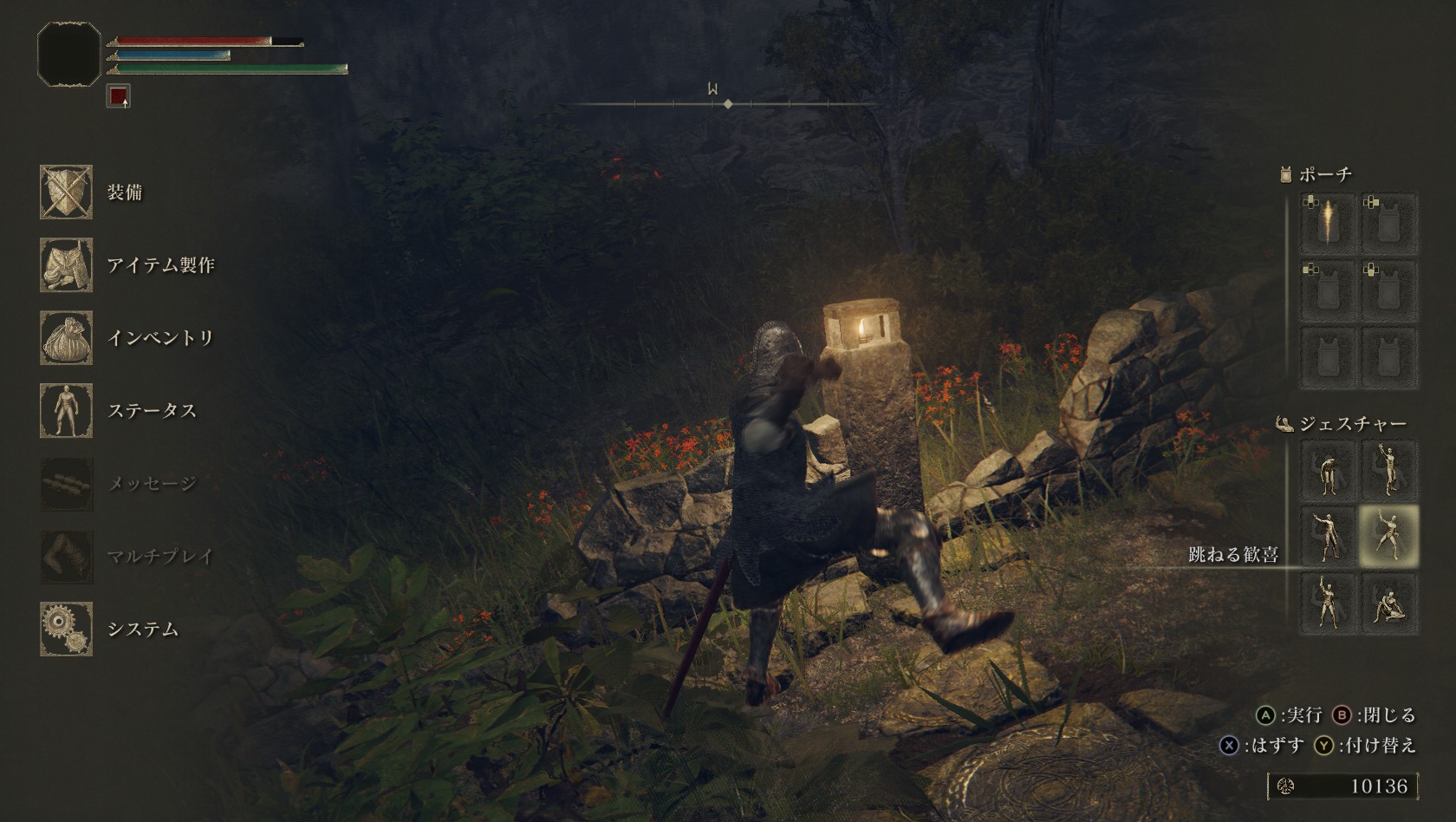The width and height of the screenshot is (1456, 822).
Task: Choose the bowing gesture slot
Action: click(x=1328, y=470)
